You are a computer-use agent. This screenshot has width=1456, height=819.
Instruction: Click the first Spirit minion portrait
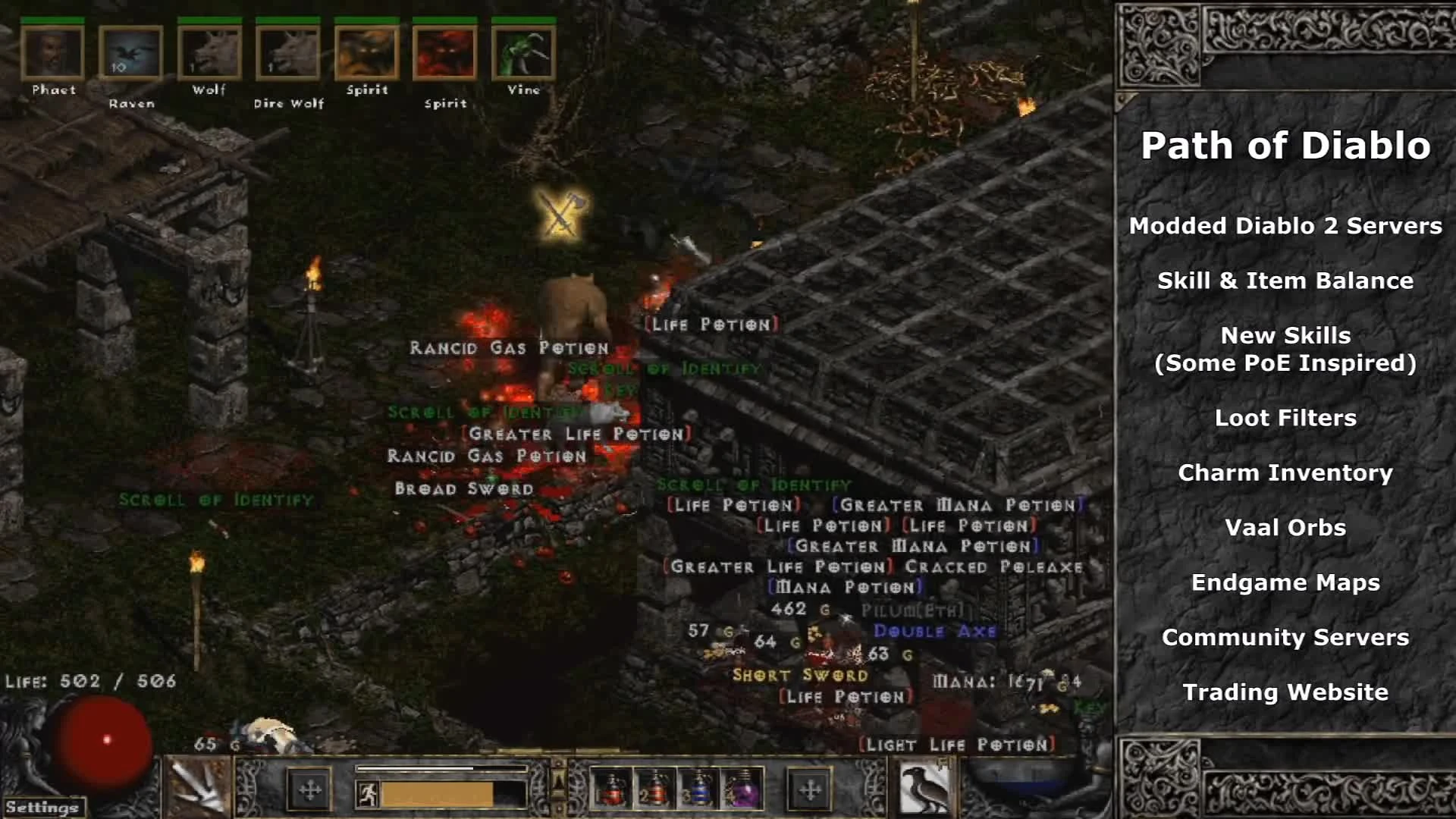[367, 52]
